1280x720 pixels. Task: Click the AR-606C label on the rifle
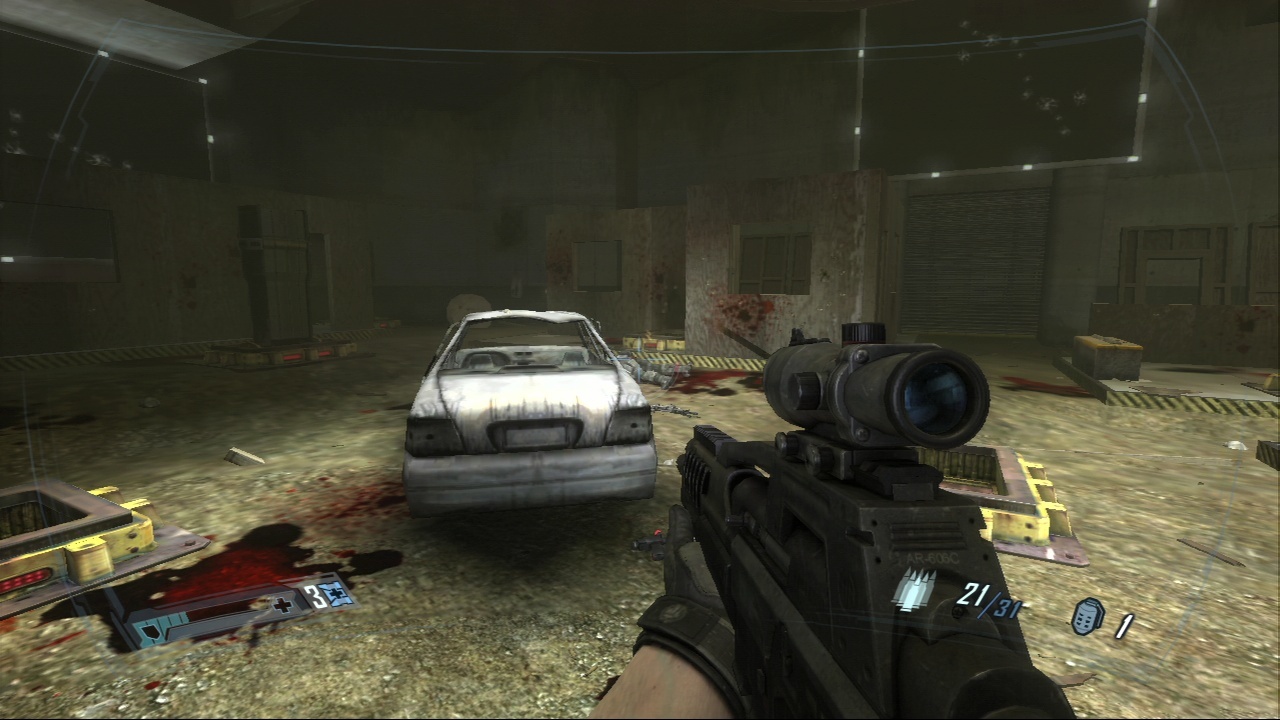coord(930,558)
